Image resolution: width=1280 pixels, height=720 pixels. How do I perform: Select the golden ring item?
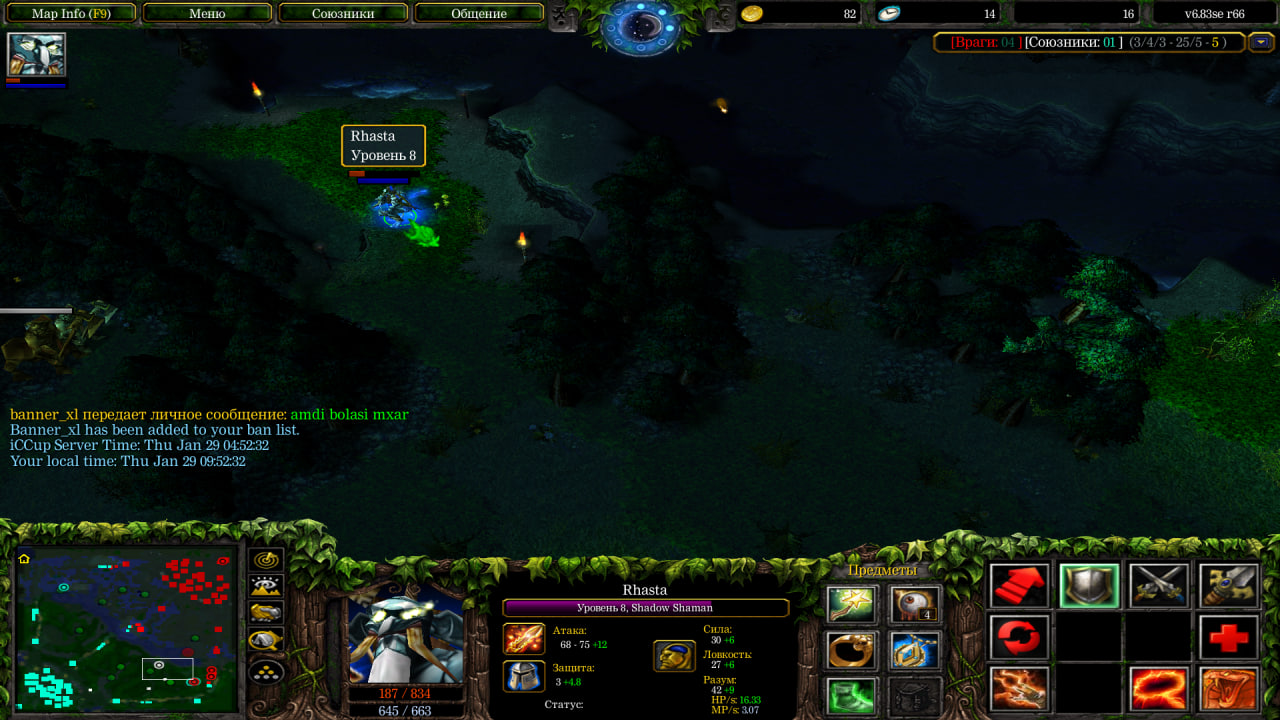click(852, 651)
